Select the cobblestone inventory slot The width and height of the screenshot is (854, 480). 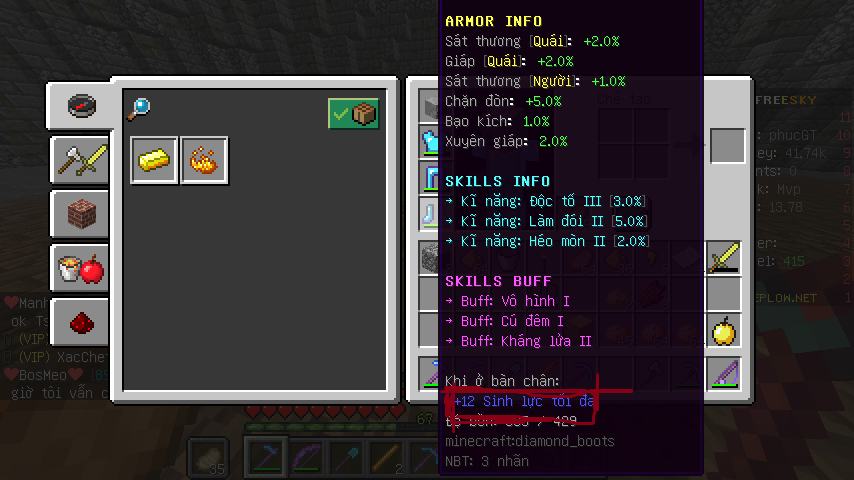(430, 259)
